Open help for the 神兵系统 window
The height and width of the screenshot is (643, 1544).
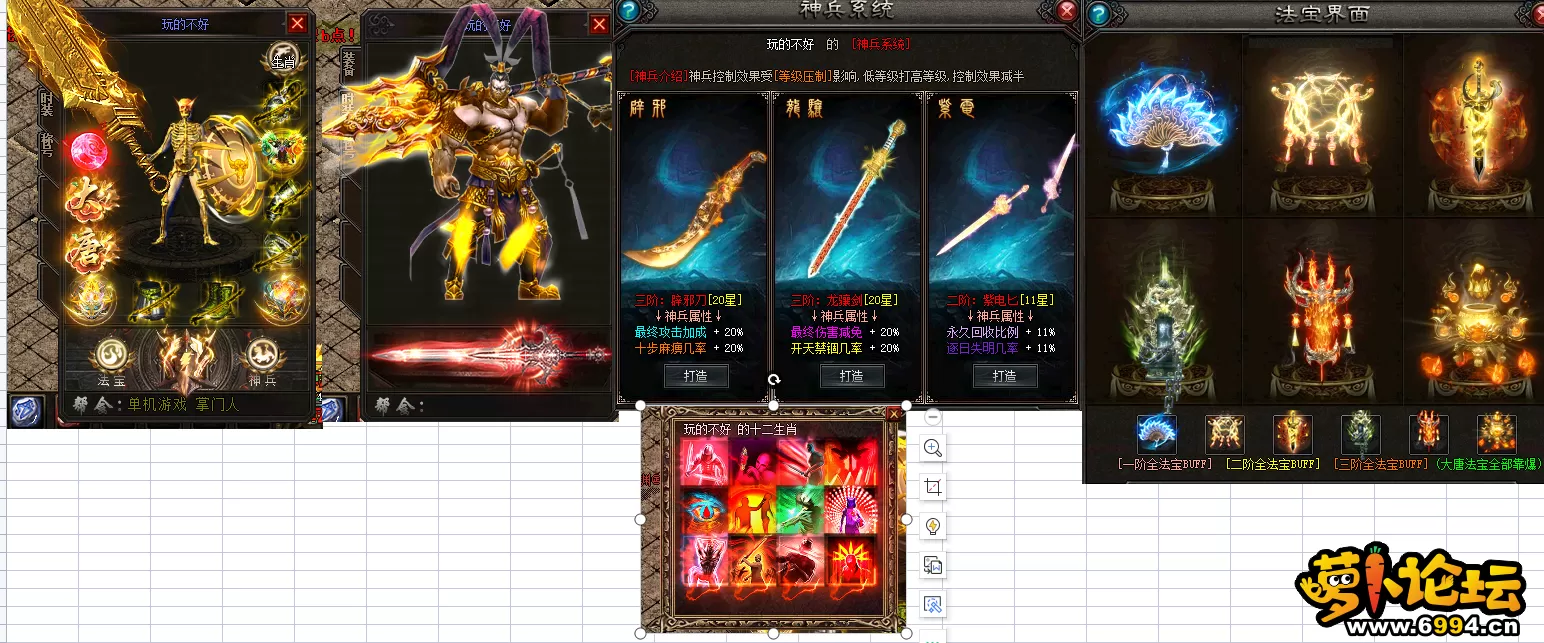[628, 11]
